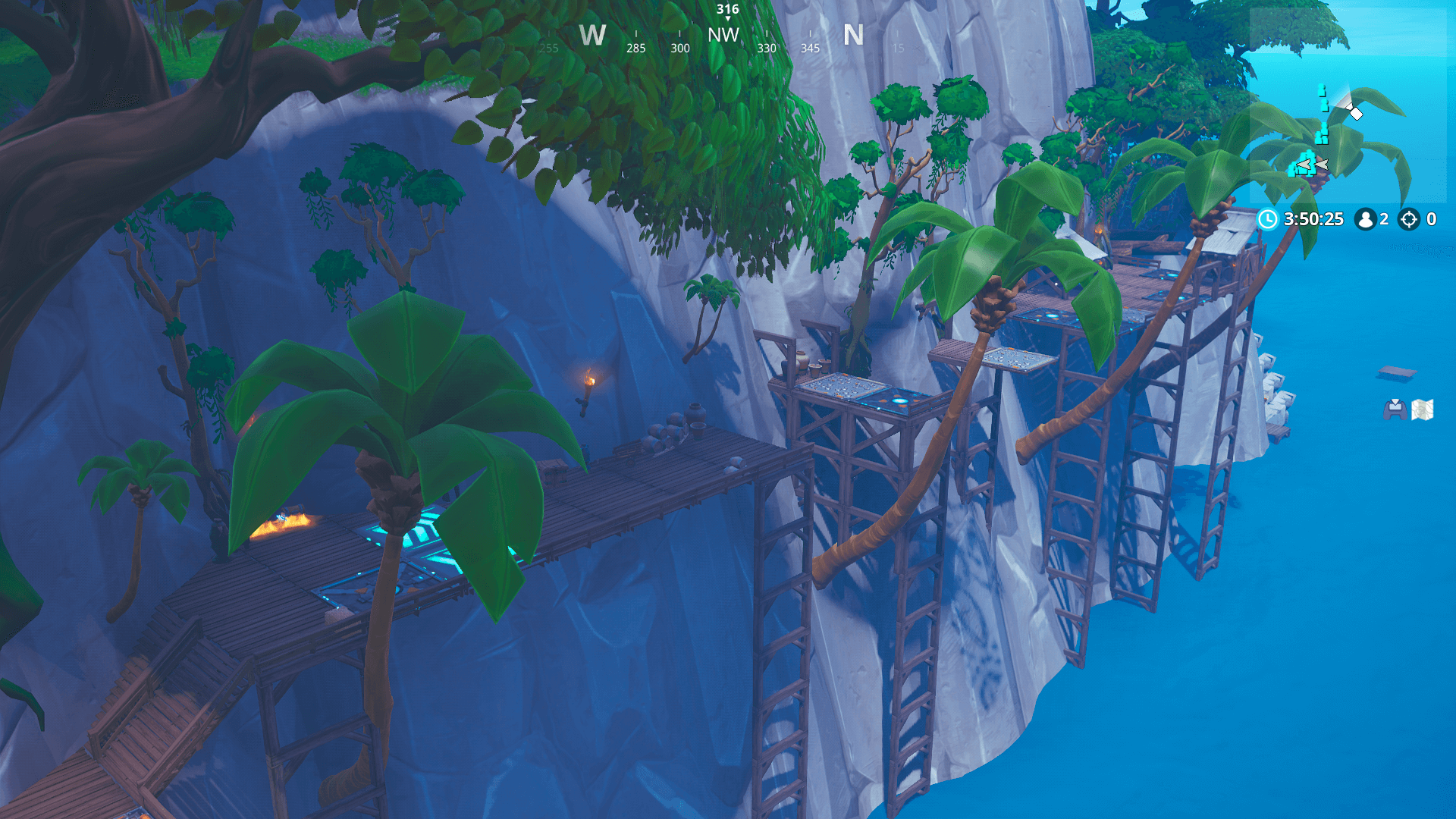Open the gamepad controls hint icon

[x=1395, y=409]
